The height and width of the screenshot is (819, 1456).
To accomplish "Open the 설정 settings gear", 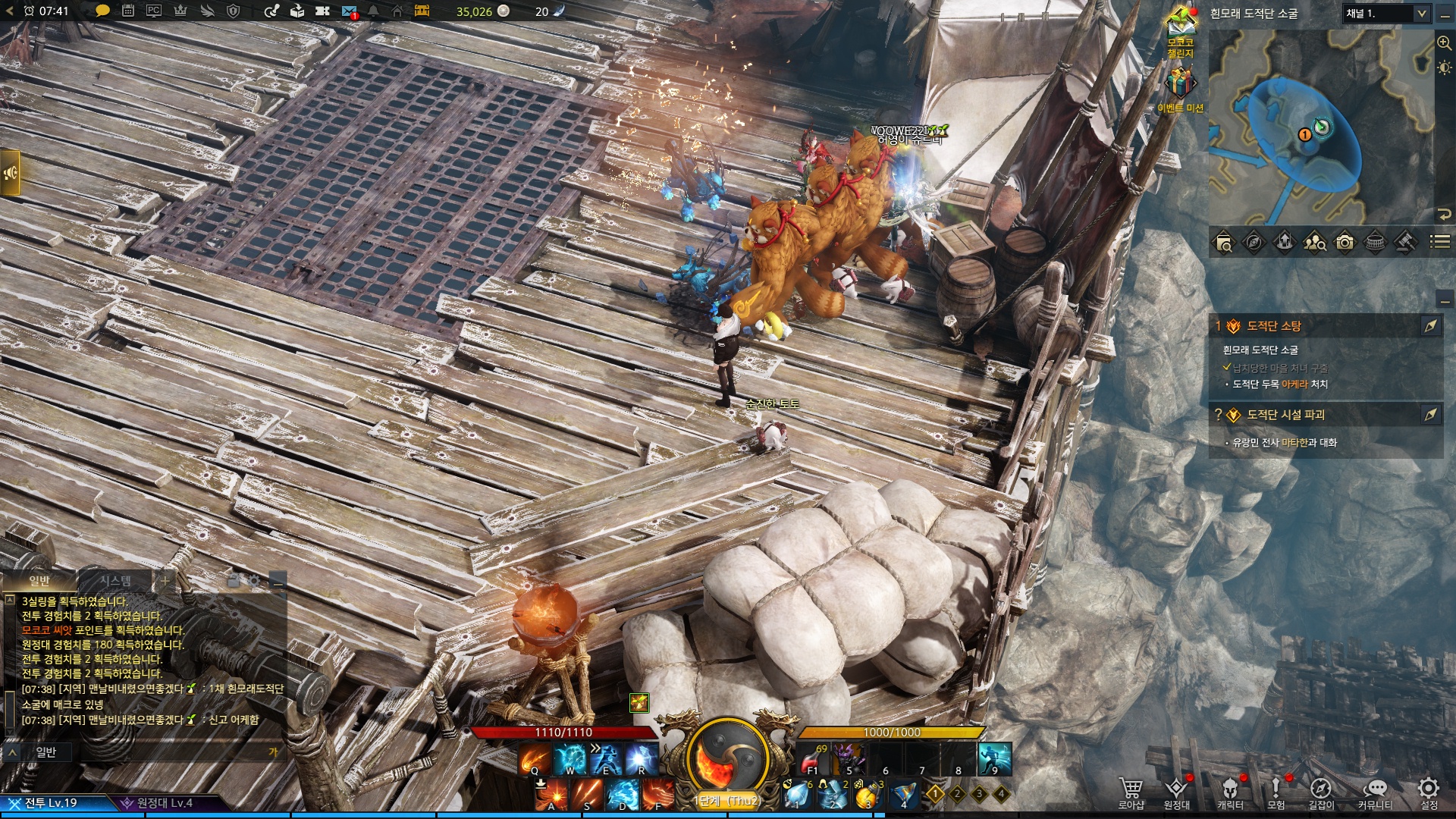I will pos(1429,789).
